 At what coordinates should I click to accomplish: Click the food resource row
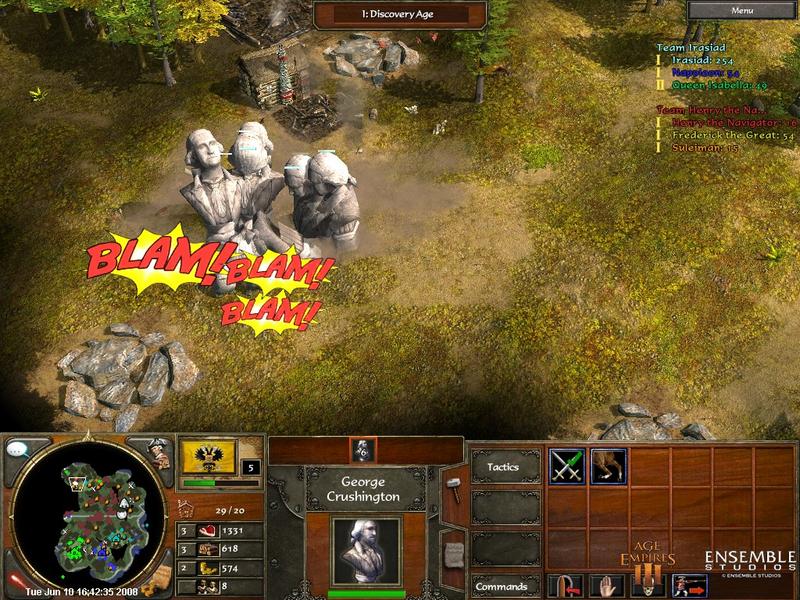pyautogui.click(x=220, y=530)
